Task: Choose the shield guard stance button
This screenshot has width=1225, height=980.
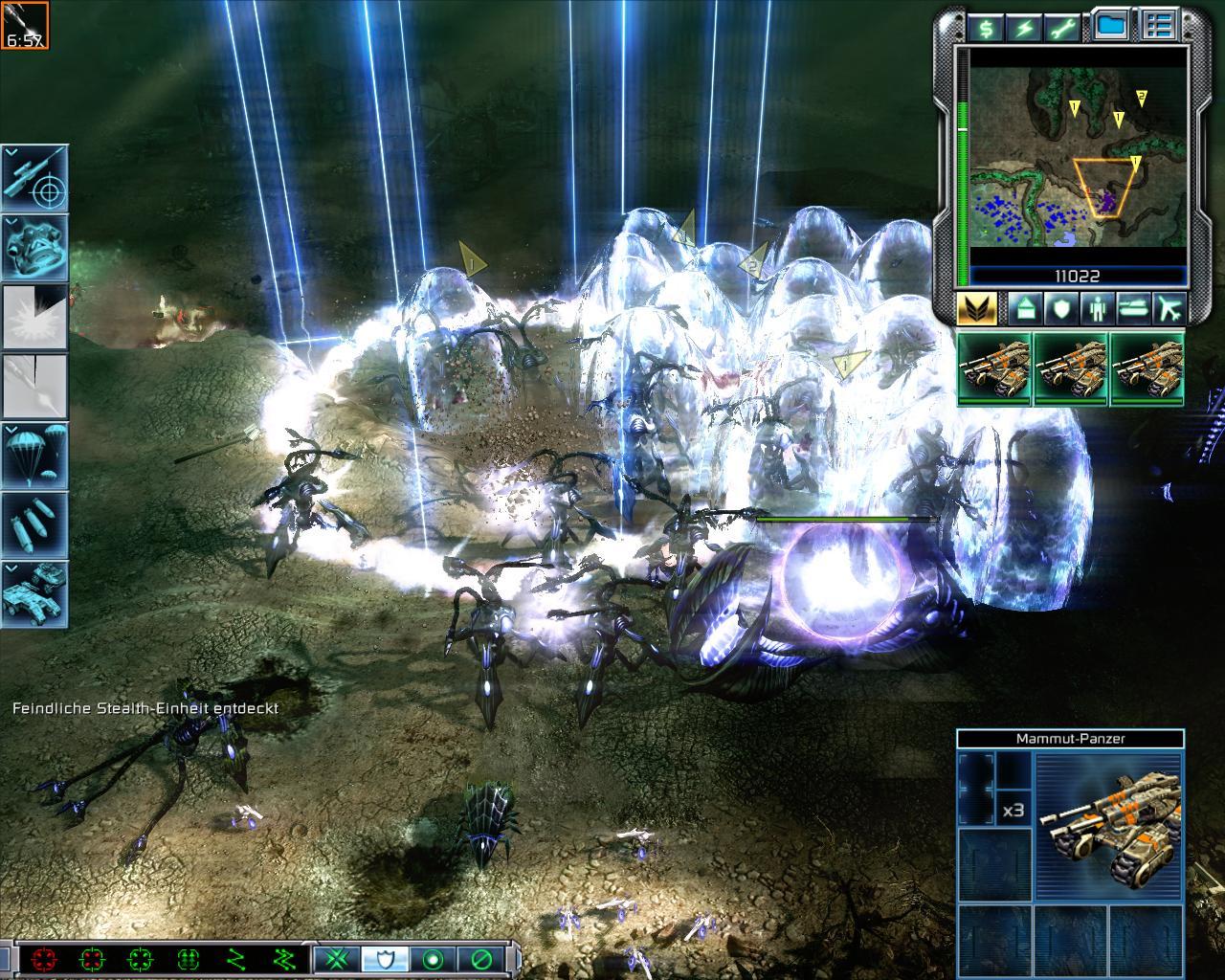Action: [386, 958]
